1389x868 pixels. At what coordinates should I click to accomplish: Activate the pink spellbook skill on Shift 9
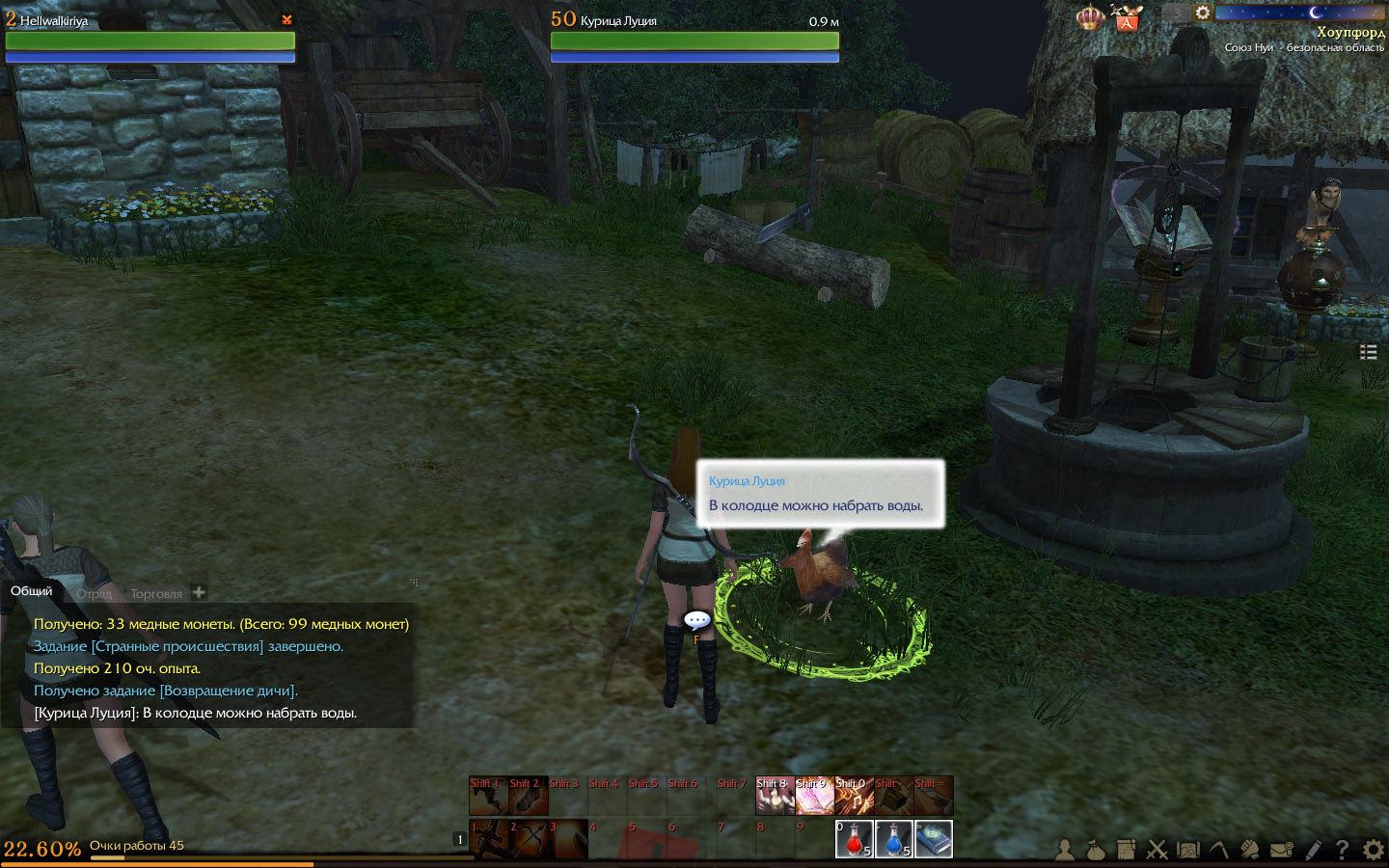click(814, 797)
